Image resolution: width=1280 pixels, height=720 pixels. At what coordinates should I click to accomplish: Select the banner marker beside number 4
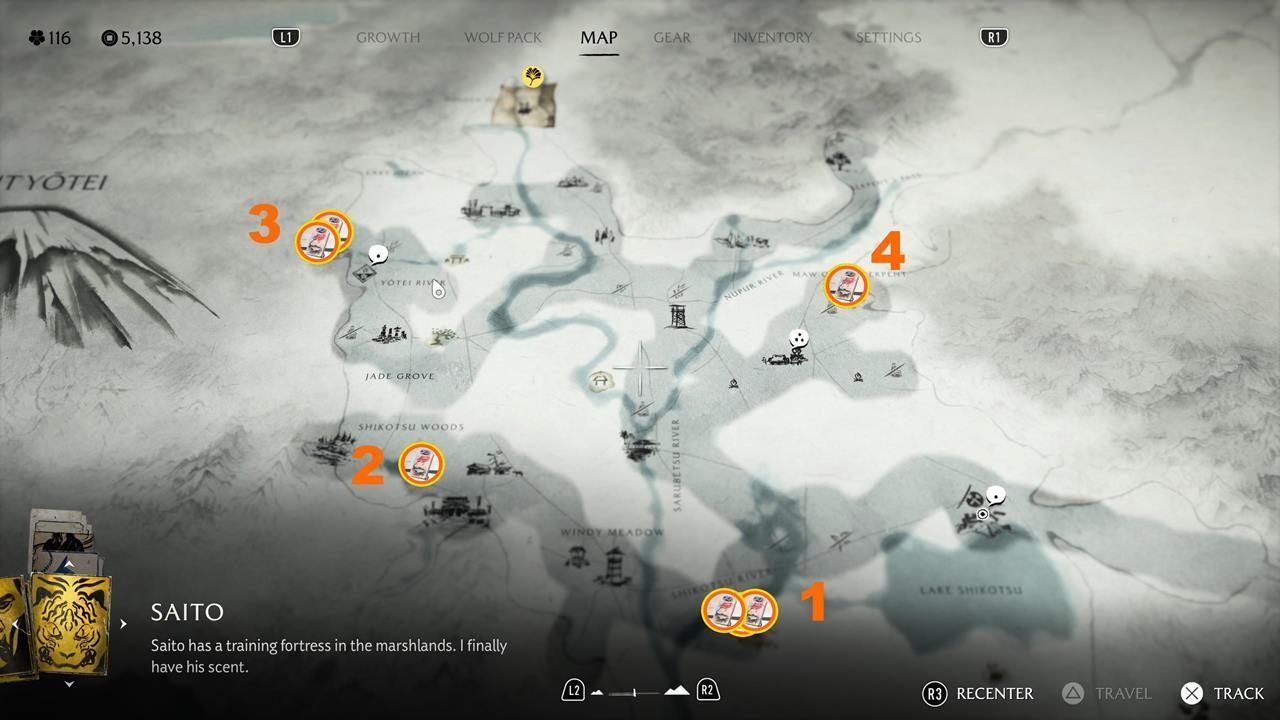coord(846,286)
